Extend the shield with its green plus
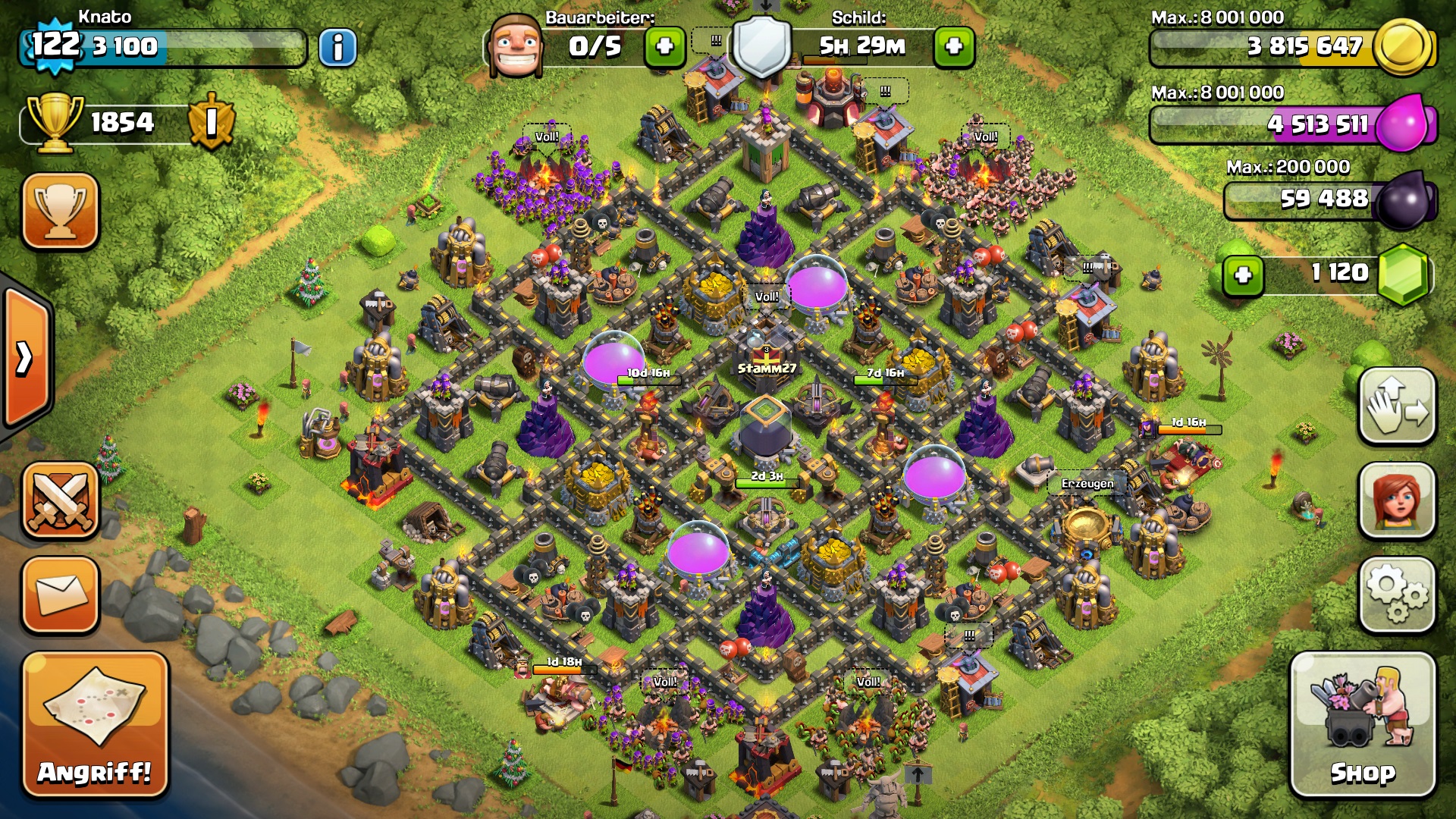Viewport: 1456px width, 819px height. 954,47
